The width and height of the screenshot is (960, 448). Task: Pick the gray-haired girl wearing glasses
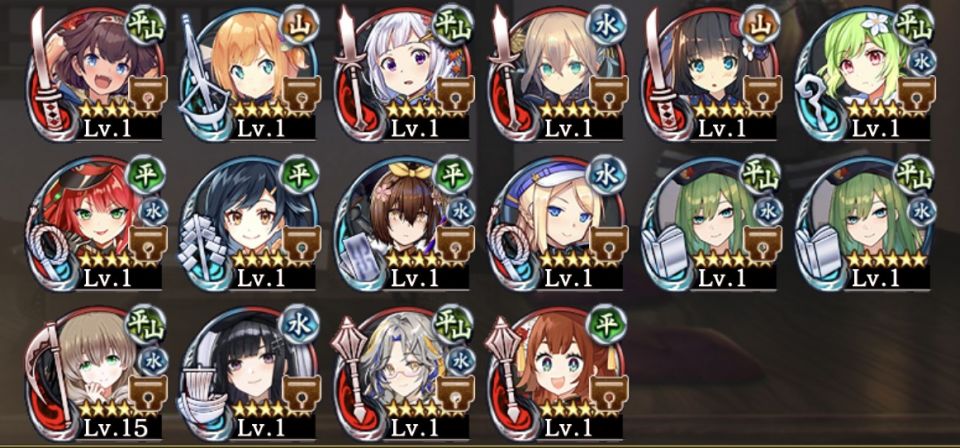pyautogui.click(x=403, y=372)
